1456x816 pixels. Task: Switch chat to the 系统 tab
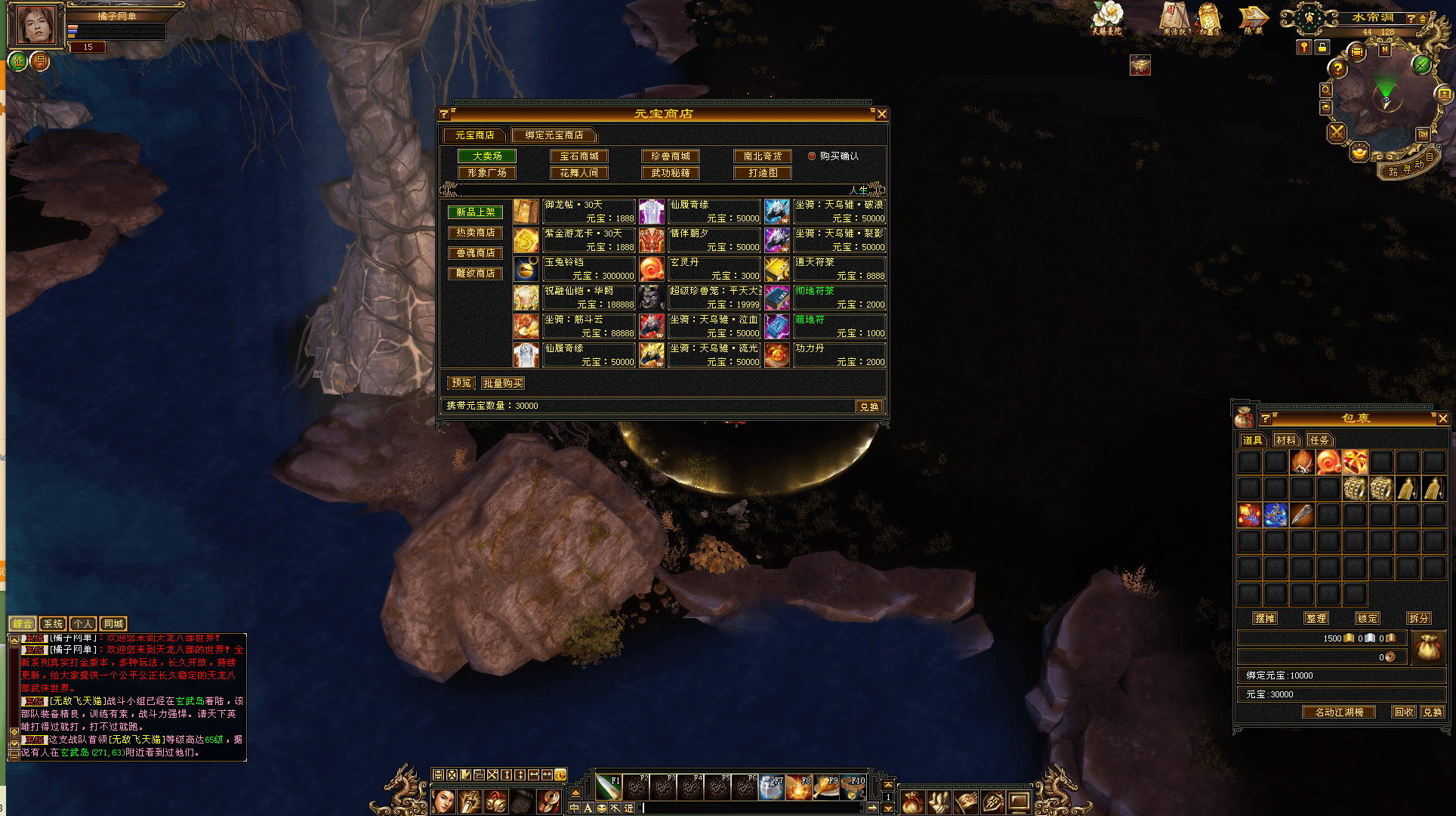tap(53, 624)
